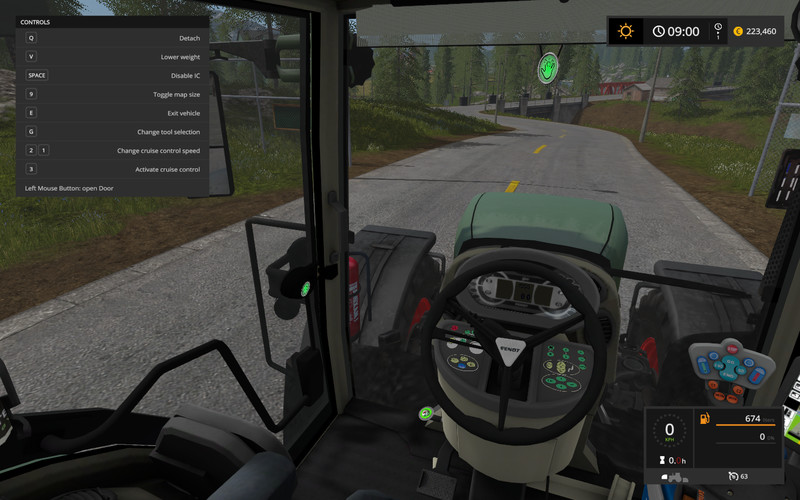Select the green marker below the steering wheel

click(x=426, y=412)
